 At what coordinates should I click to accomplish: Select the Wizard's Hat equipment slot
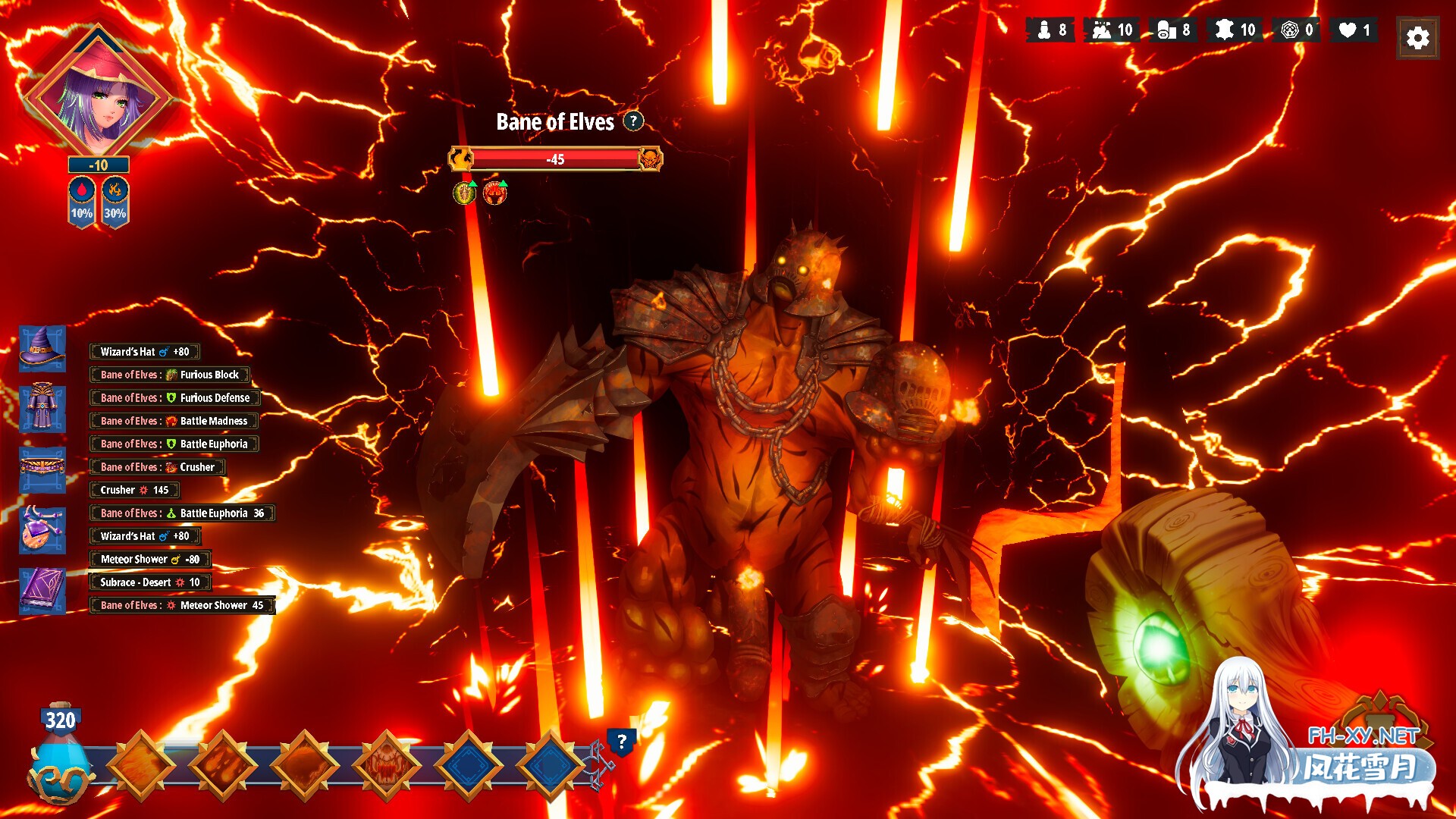tap(42, 349)
